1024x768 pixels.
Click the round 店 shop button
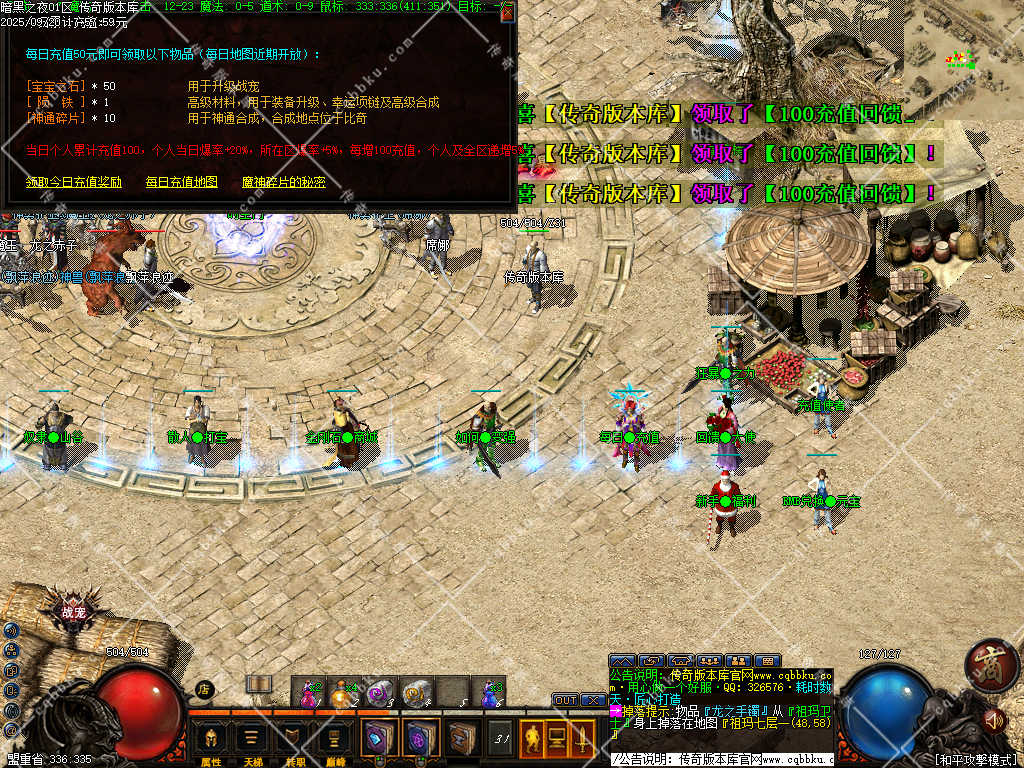(204, 689)
